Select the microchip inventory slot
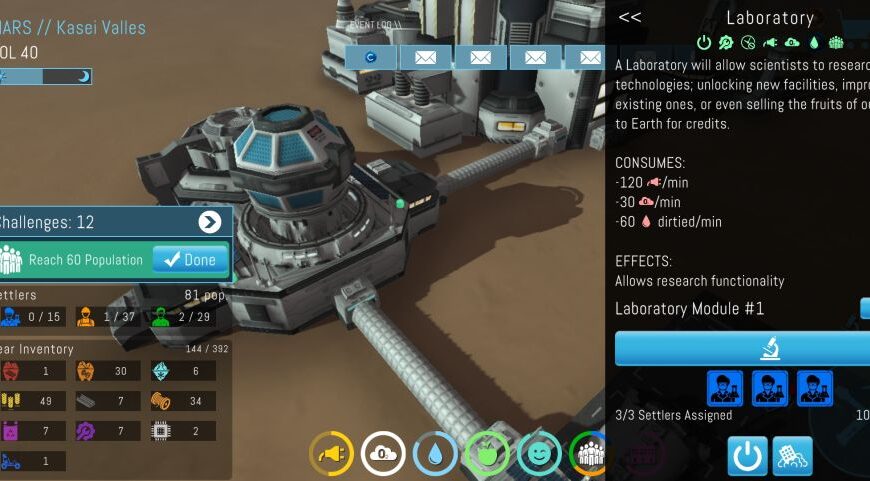The width and height of the screenshot is (870, 481). 161,431
